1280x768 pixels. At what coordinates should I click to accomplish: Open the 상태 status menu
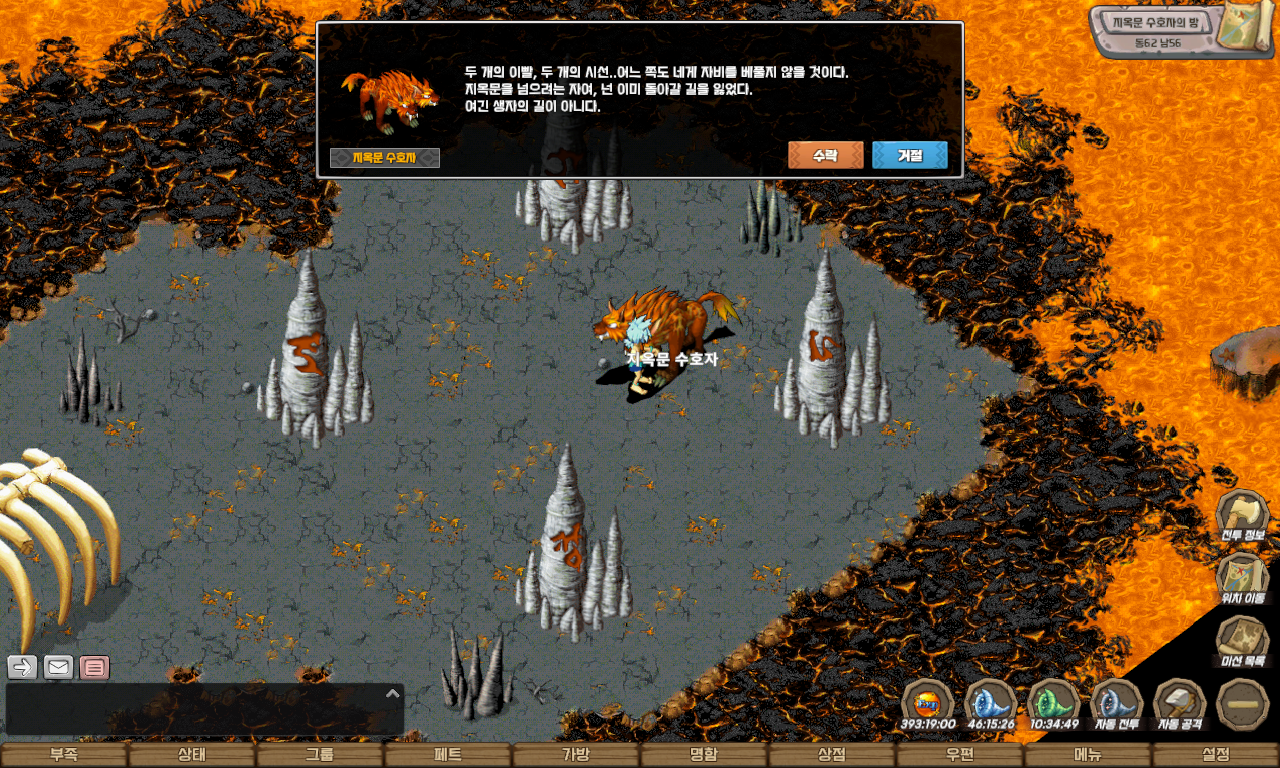192,756
